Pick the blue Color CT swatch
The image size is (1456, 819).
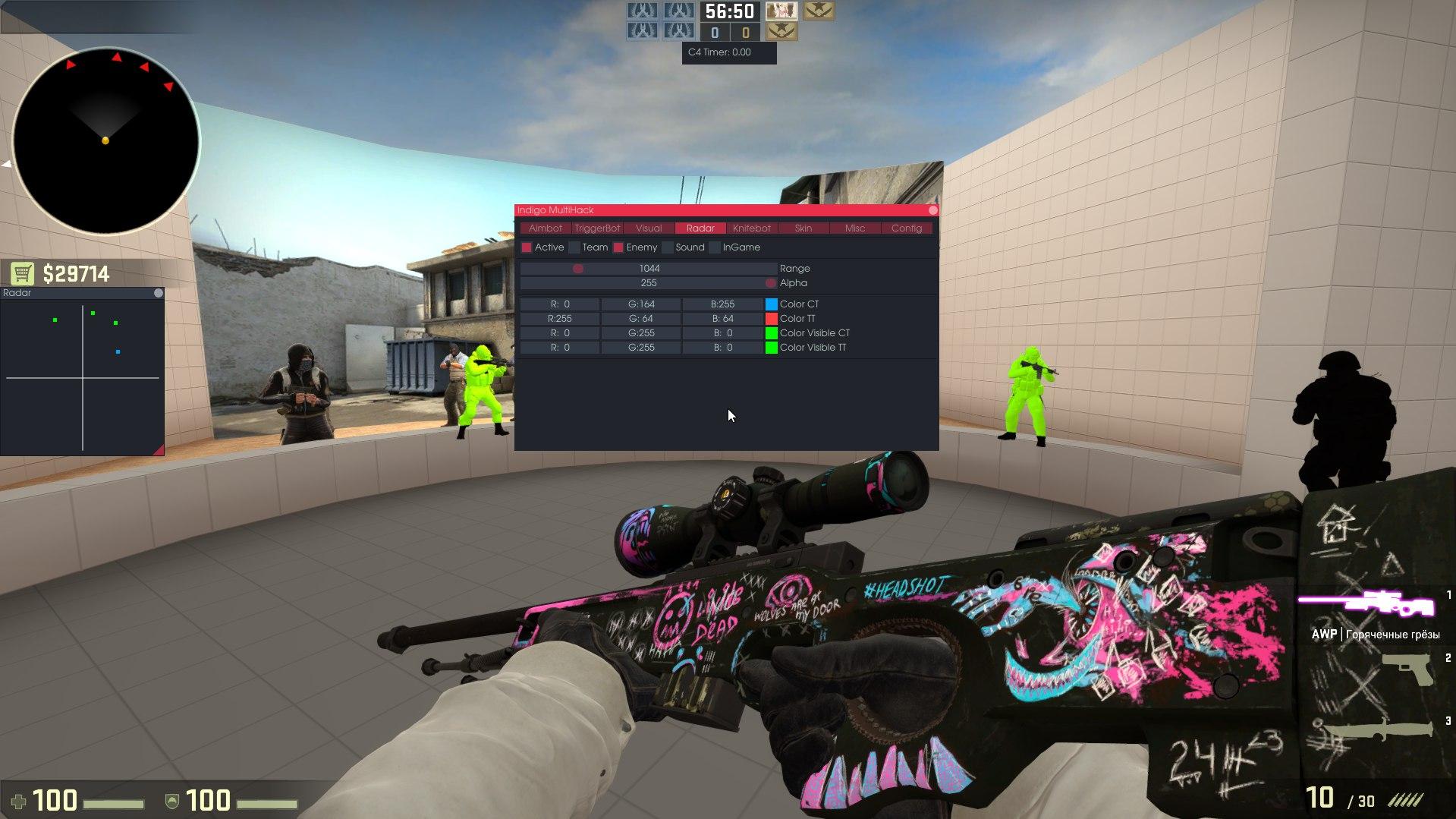[x=771, y=304]
